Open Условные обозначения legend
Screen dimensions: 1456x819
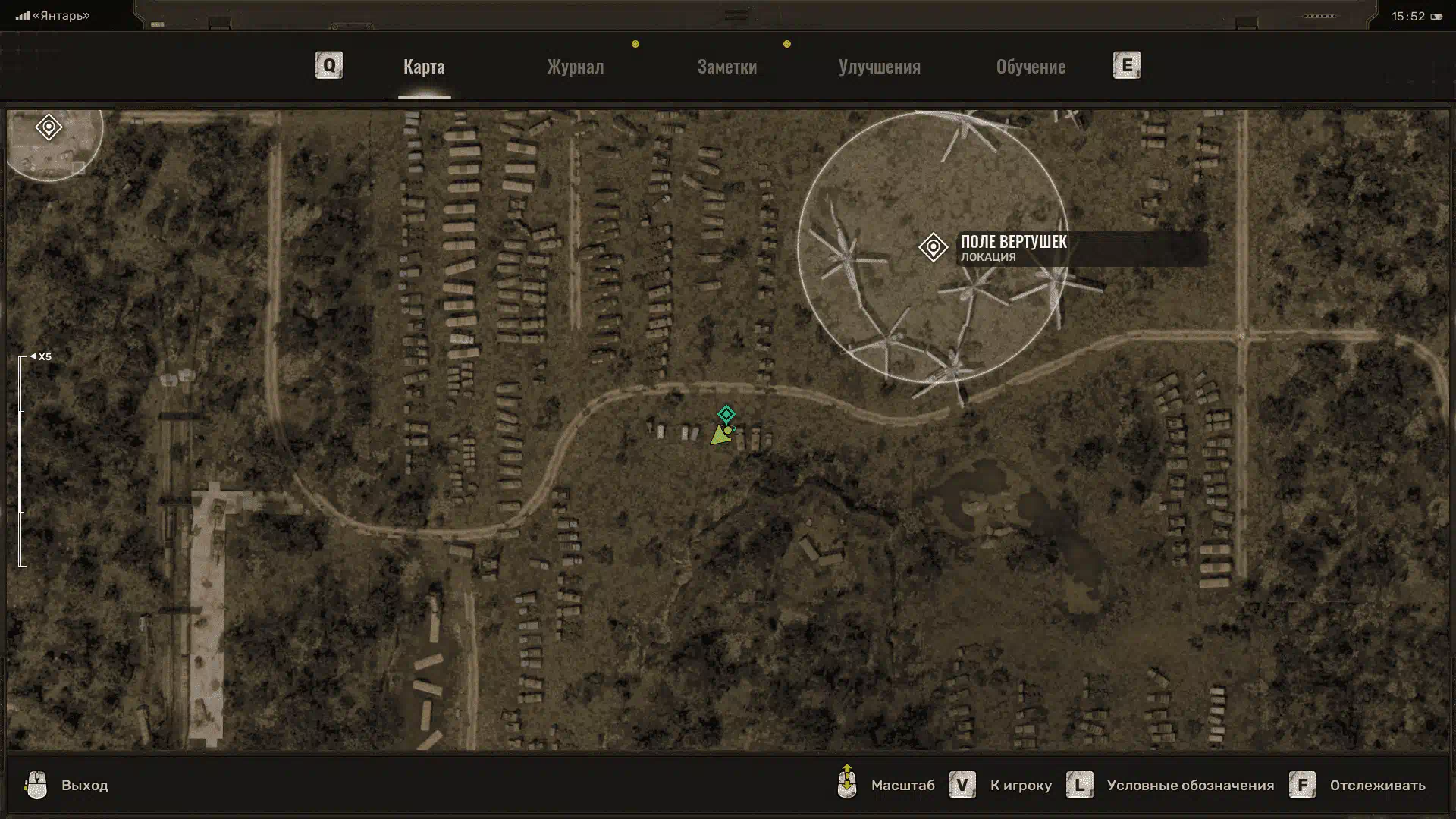[x=1189, y=785]
